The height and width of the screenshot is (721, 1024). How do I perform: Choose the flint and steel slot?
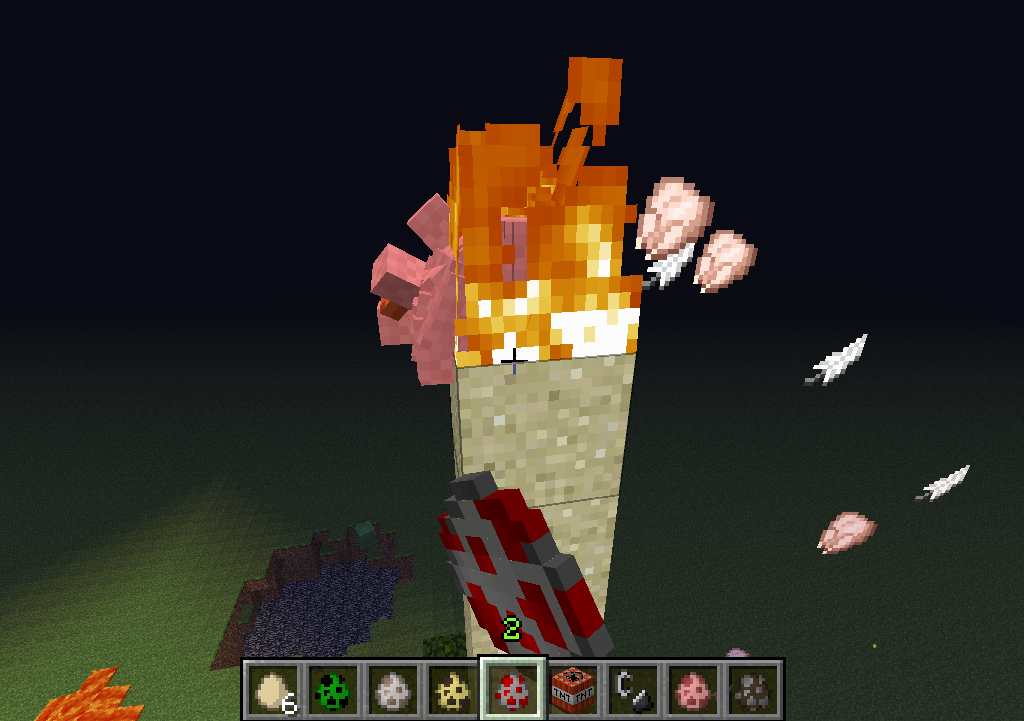(633, 688)
